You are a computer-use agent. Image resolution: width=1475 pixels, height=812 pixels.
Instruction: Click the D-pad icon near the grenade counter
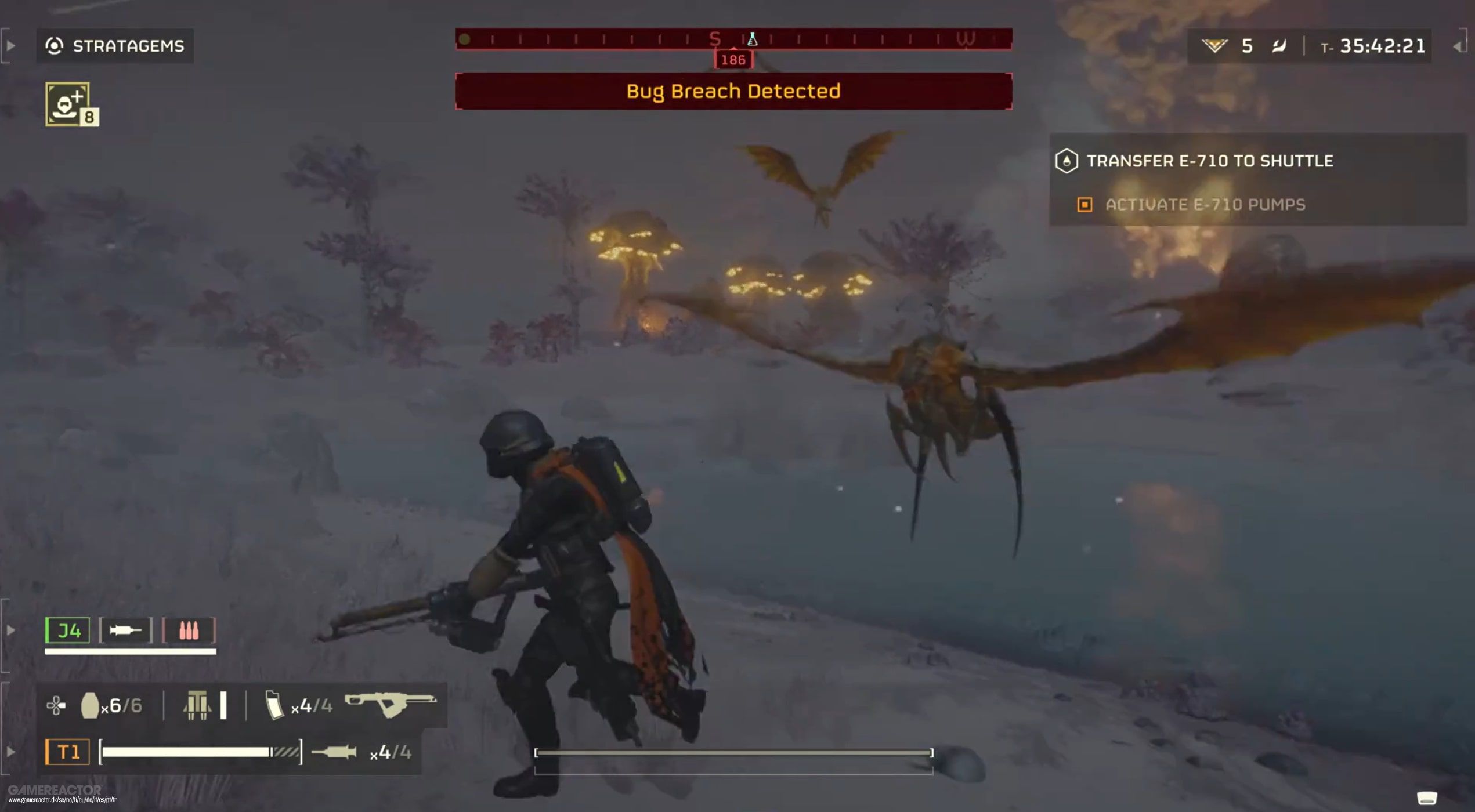click(x=55, y=704)
